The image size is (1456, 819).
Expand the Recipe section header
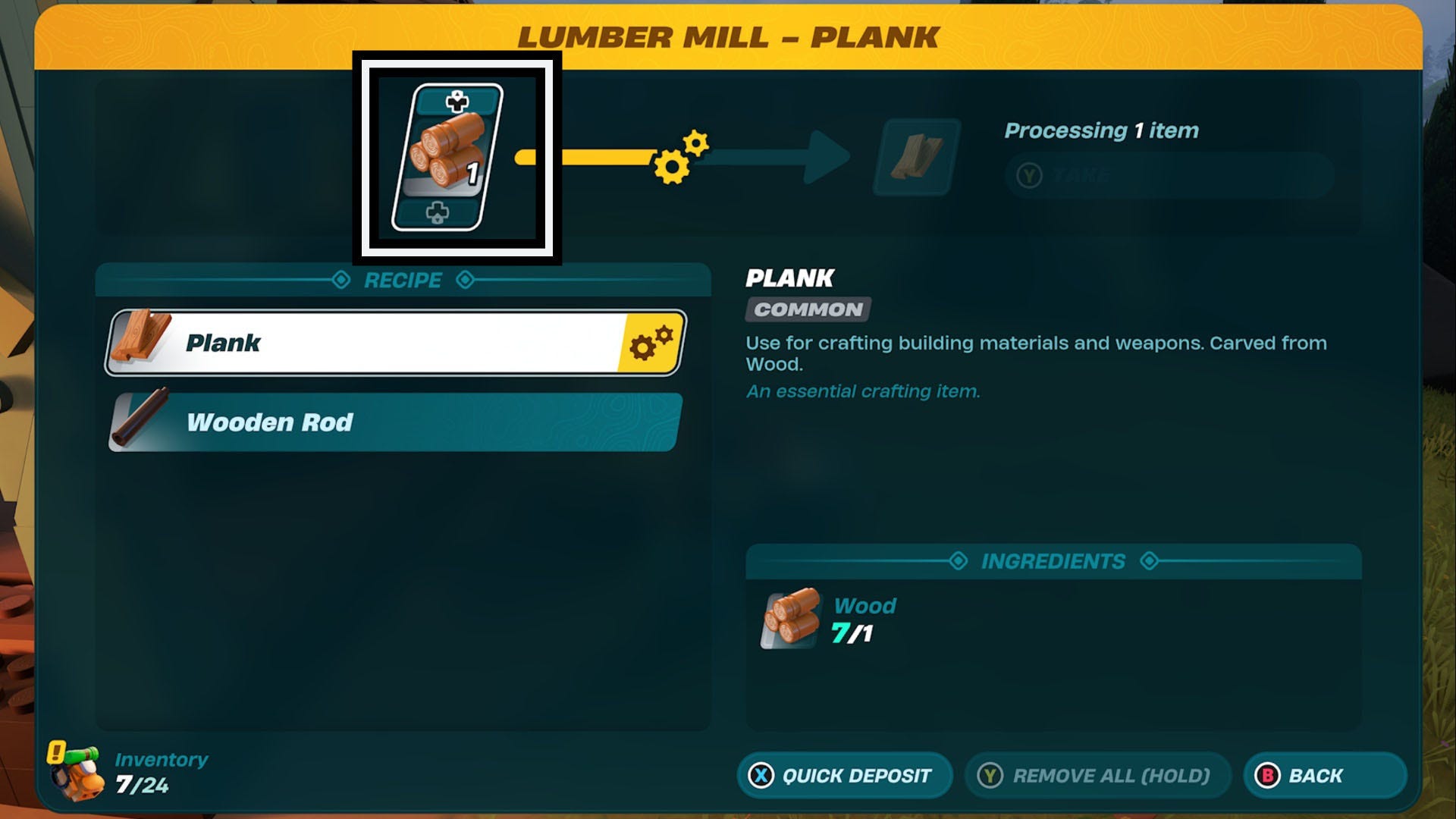coord(402,279)
